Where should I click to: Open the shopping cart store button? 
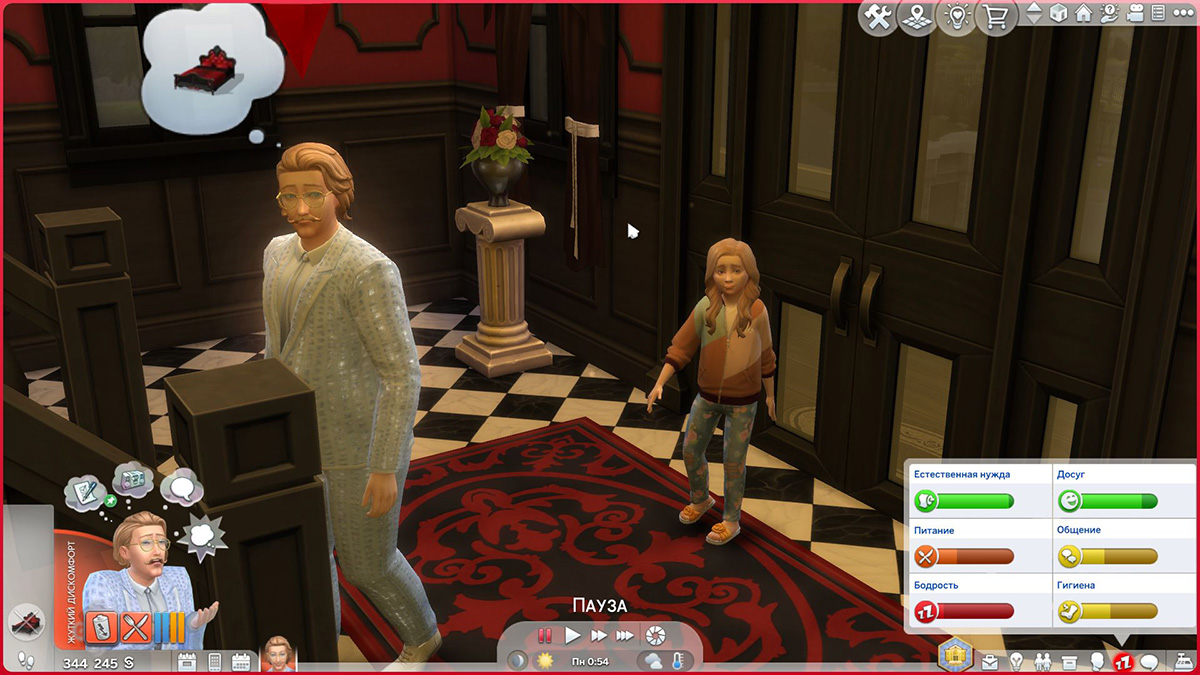997,18
